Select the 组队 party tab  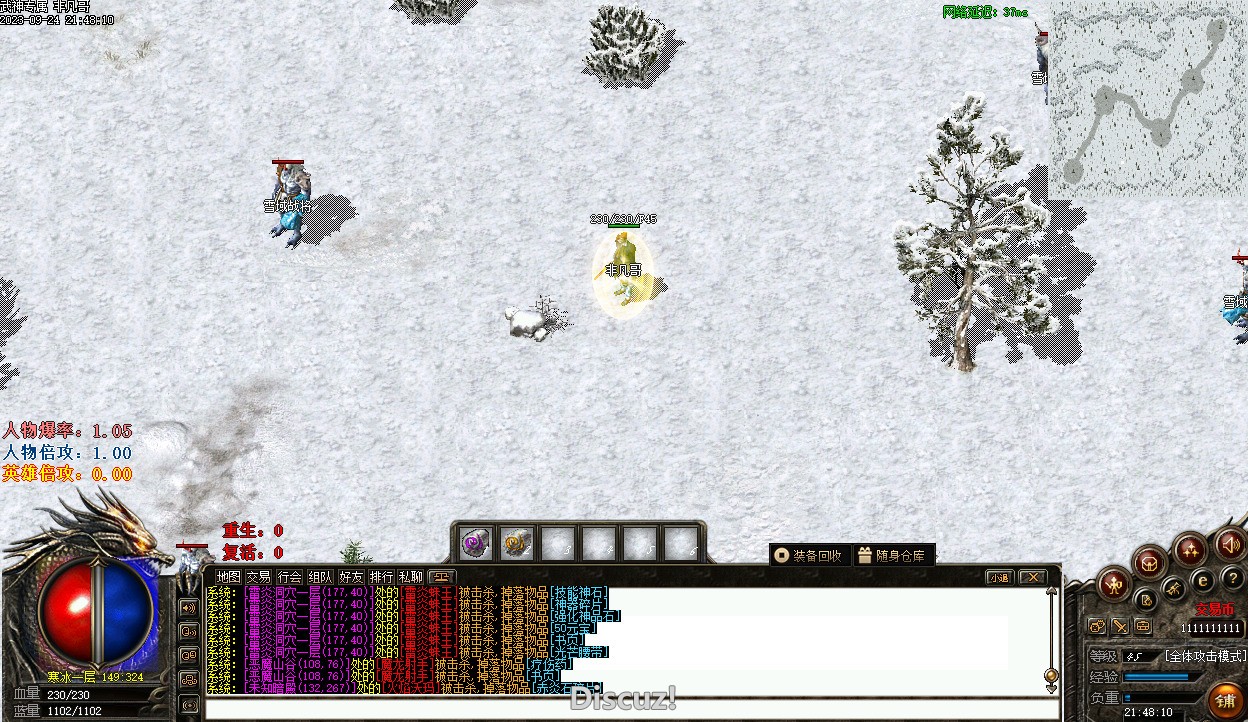pyautogui.click(x=320, y=577)
